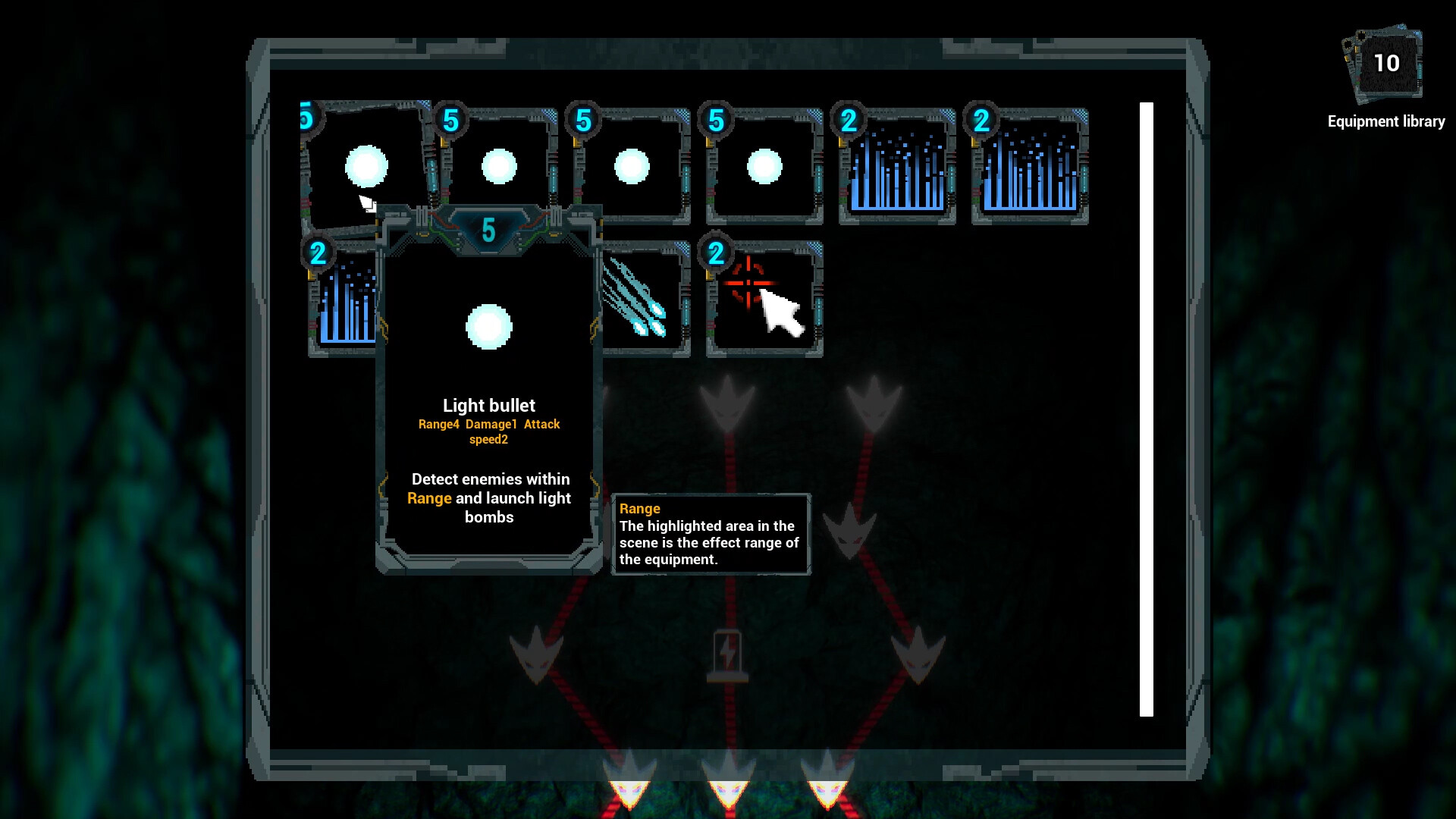Viewport: 1456px width, 819px height.
Task: Click the orange Range keyword in card description
Action: point(429,498)
